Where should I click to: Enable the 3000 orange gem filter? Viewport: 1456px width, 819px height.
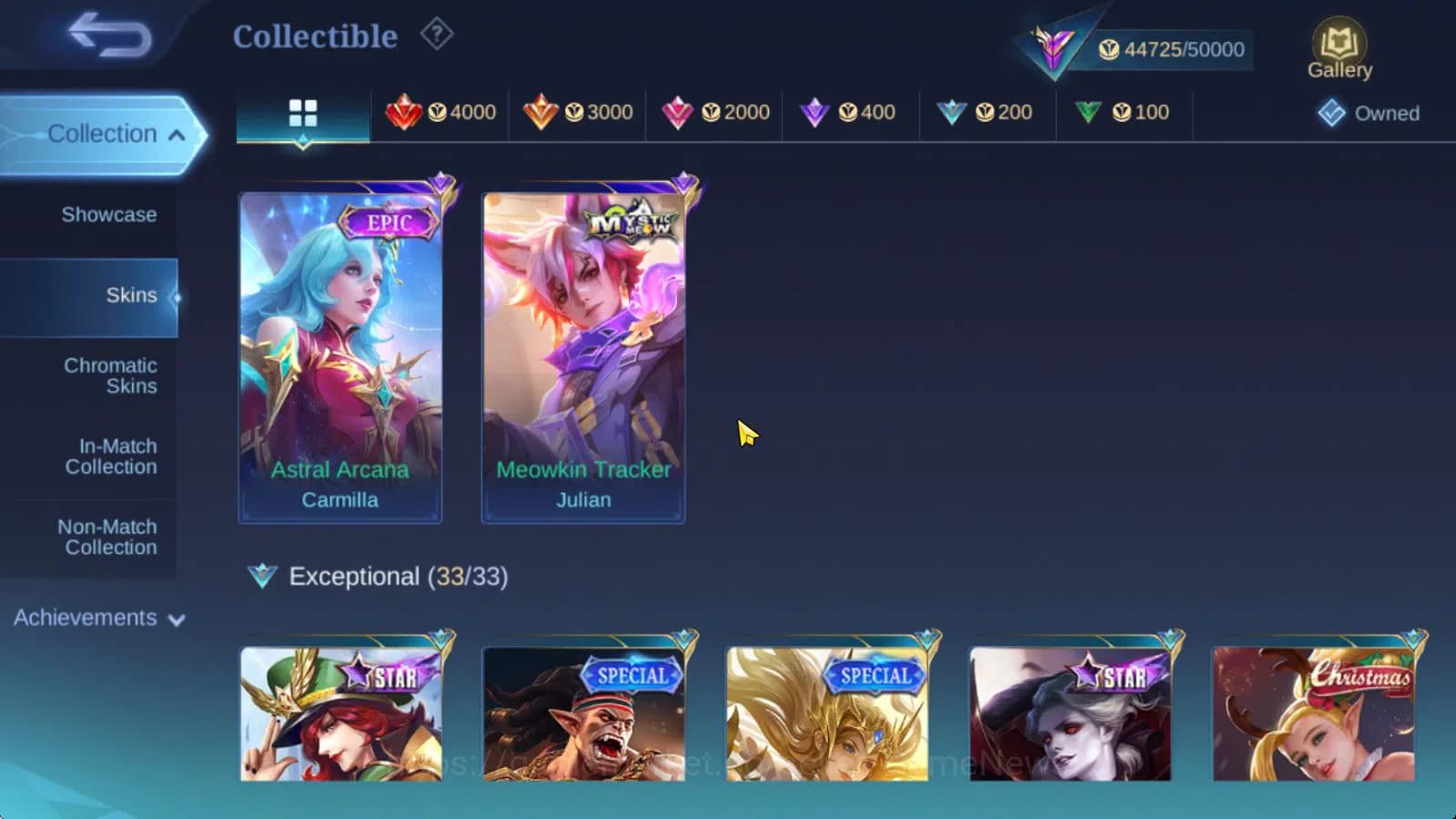tap(577, 112)
